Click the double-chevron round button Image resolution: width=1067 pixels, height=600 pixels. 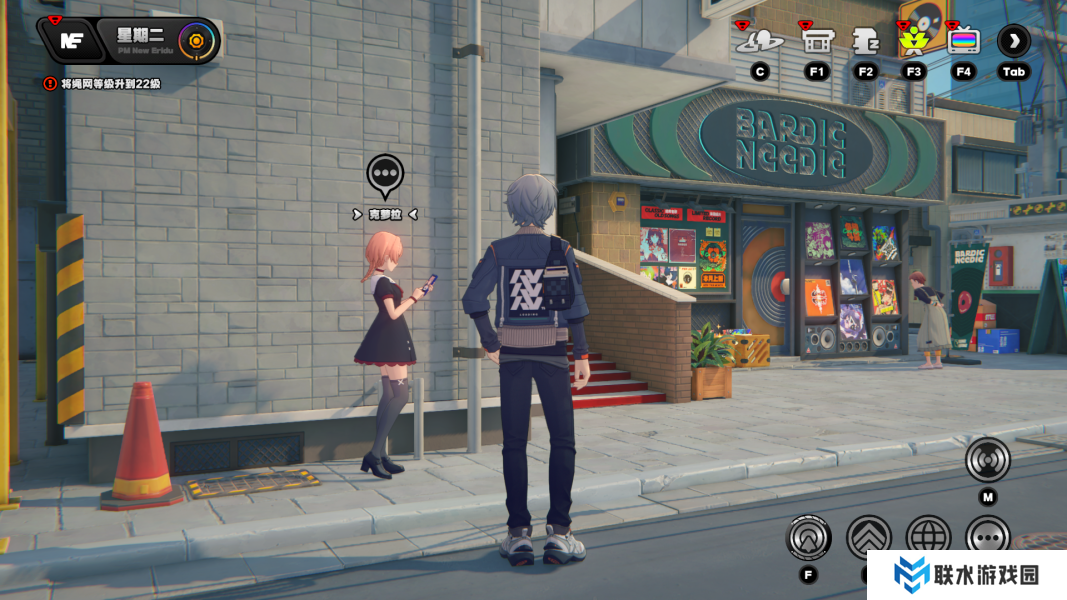(869, 538)
